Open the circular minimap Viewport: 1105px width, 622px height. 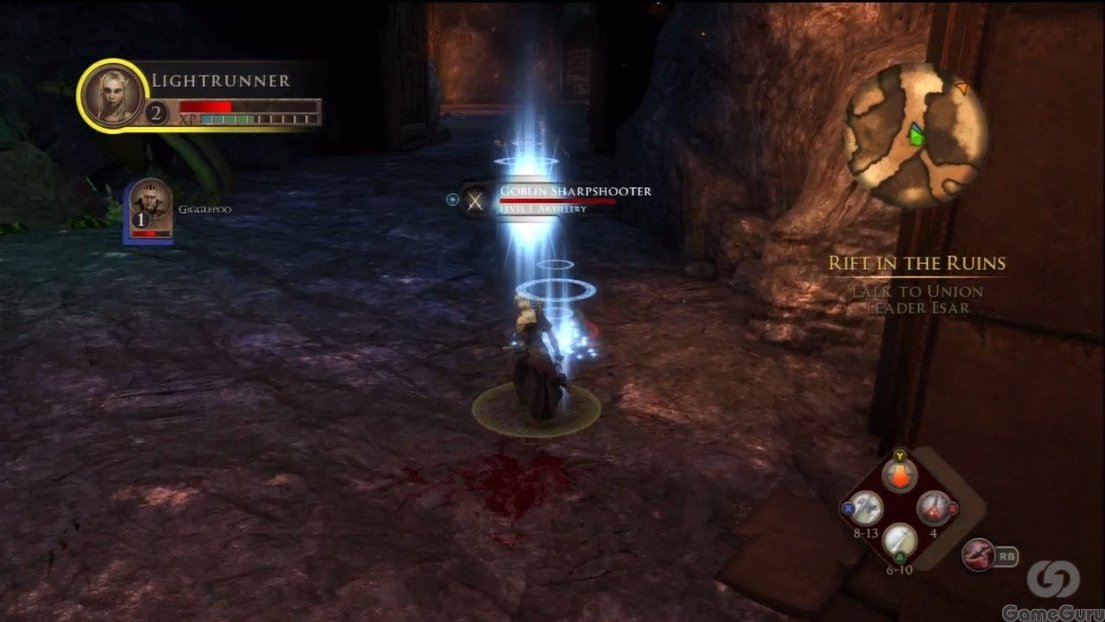[x=914, y=134]
